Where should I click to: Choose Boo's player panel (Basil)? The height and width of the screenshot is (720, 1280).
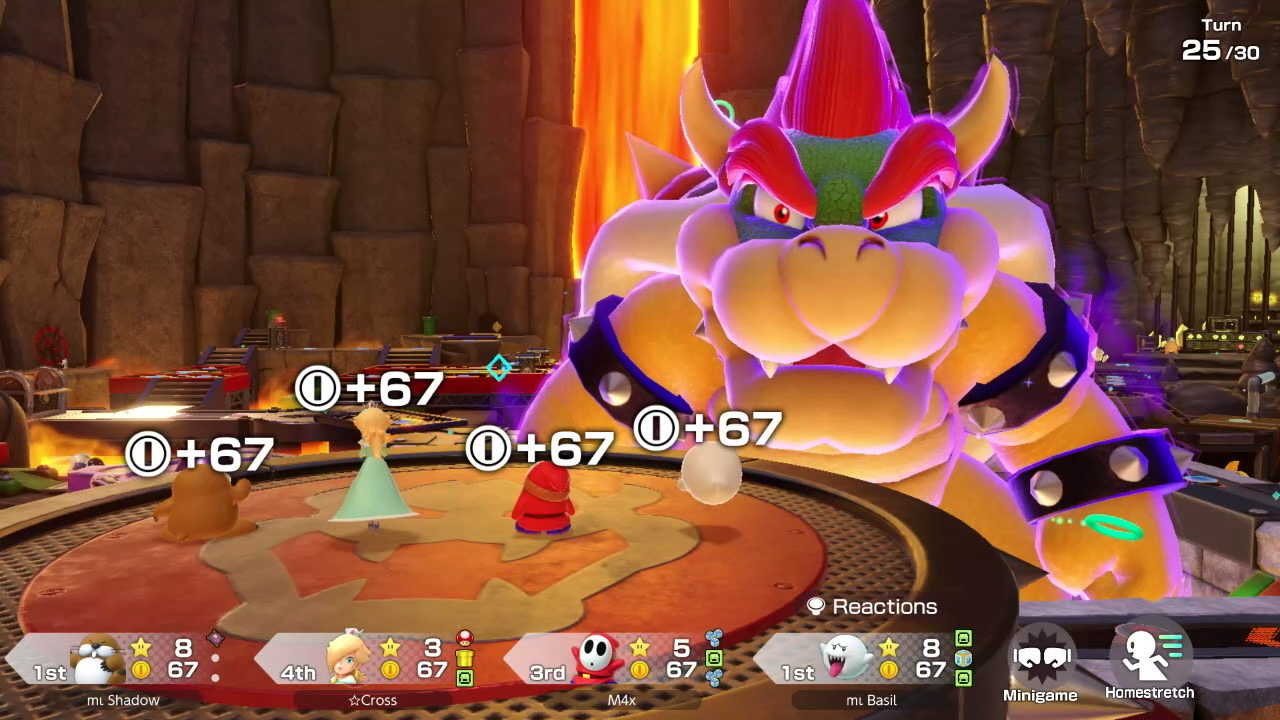point(860,659)
